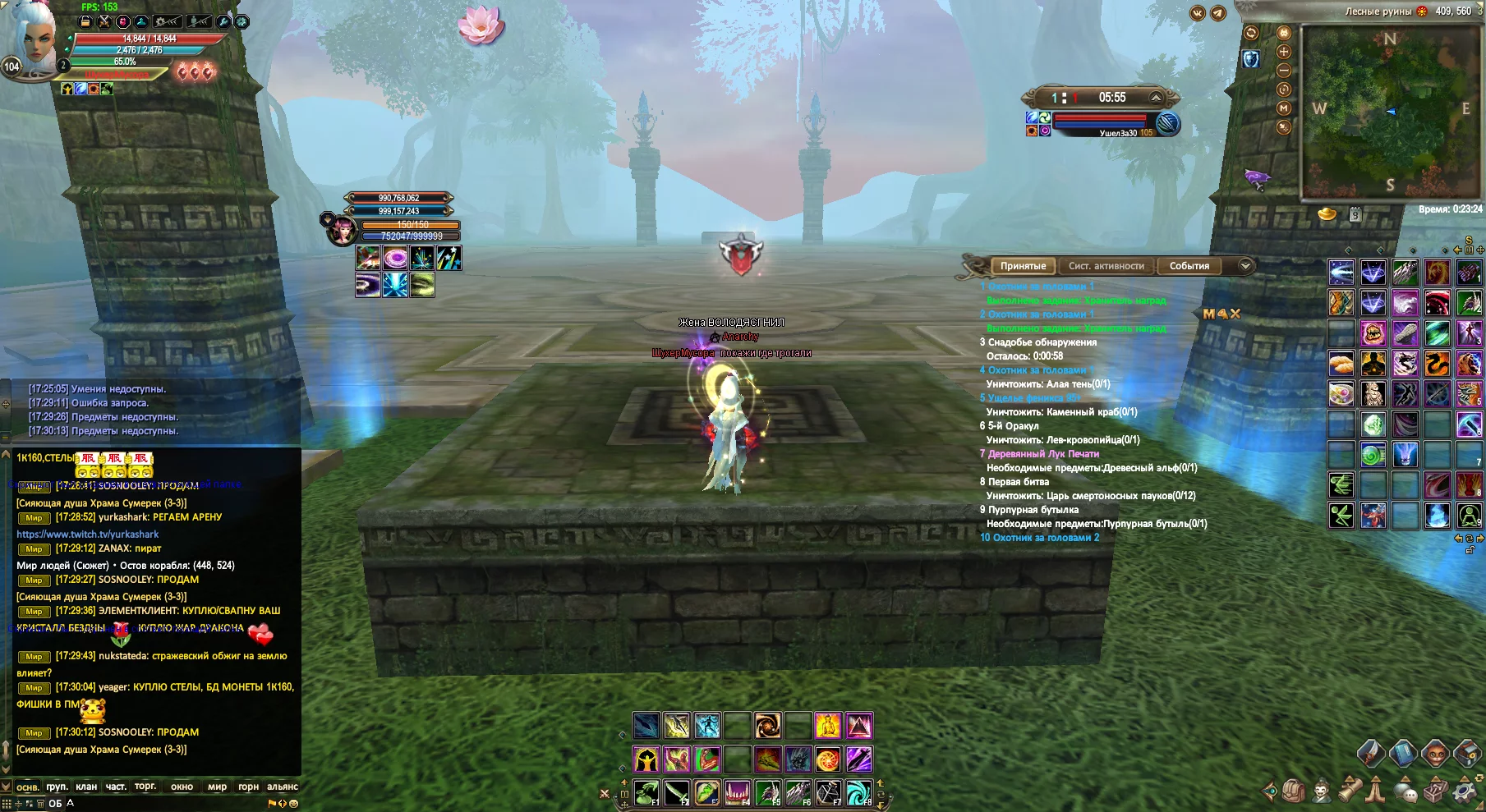Click the speech bubbles social icon
The width and height of the screenshot is (1486, 812).
coord(1407,791)
